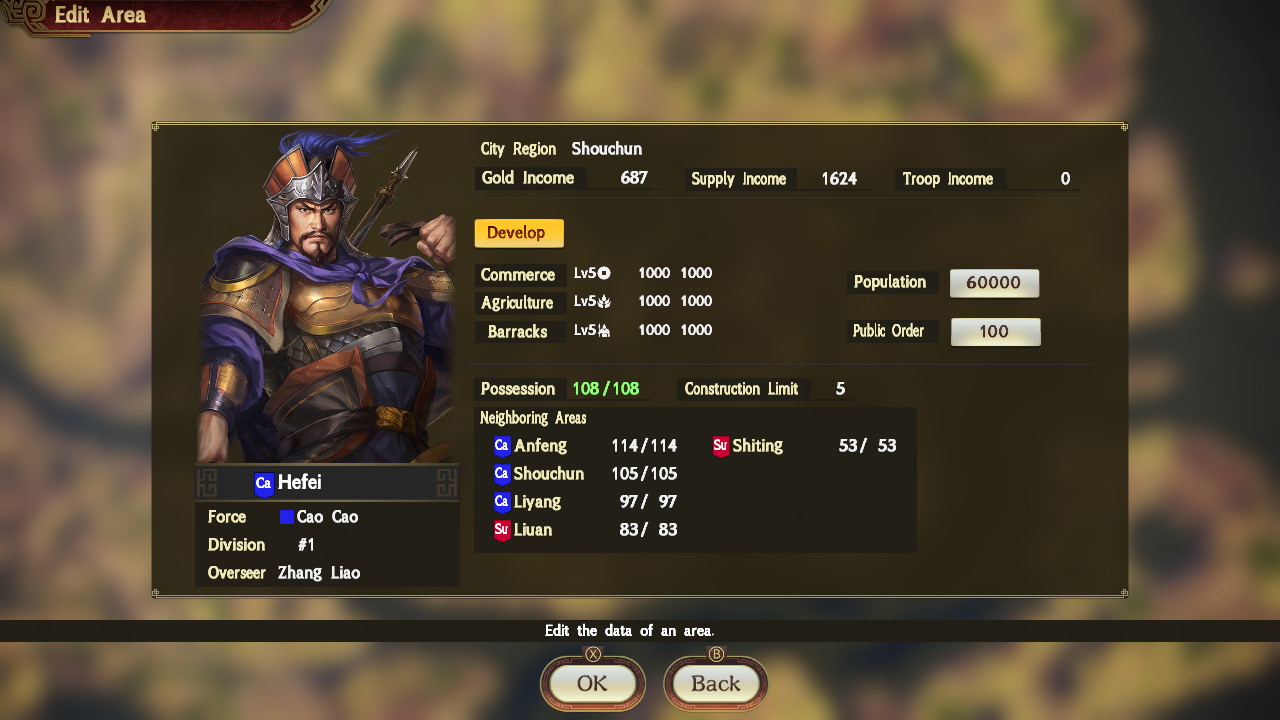Click the Sun faction badge beside Liuan

502,530
